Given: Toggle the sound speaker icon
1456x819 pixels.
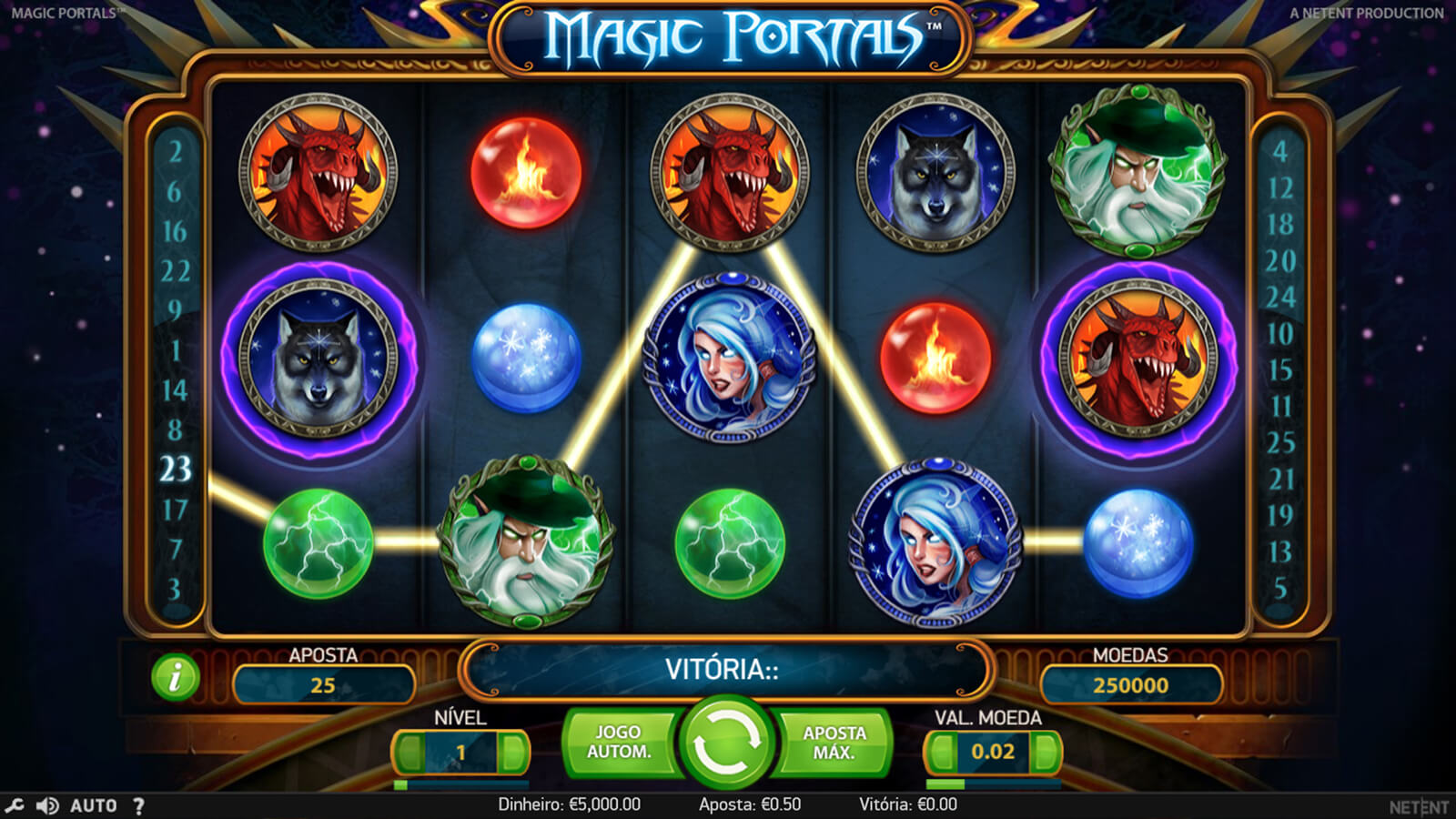Looking at the screenshot, I should click(46, 805).
